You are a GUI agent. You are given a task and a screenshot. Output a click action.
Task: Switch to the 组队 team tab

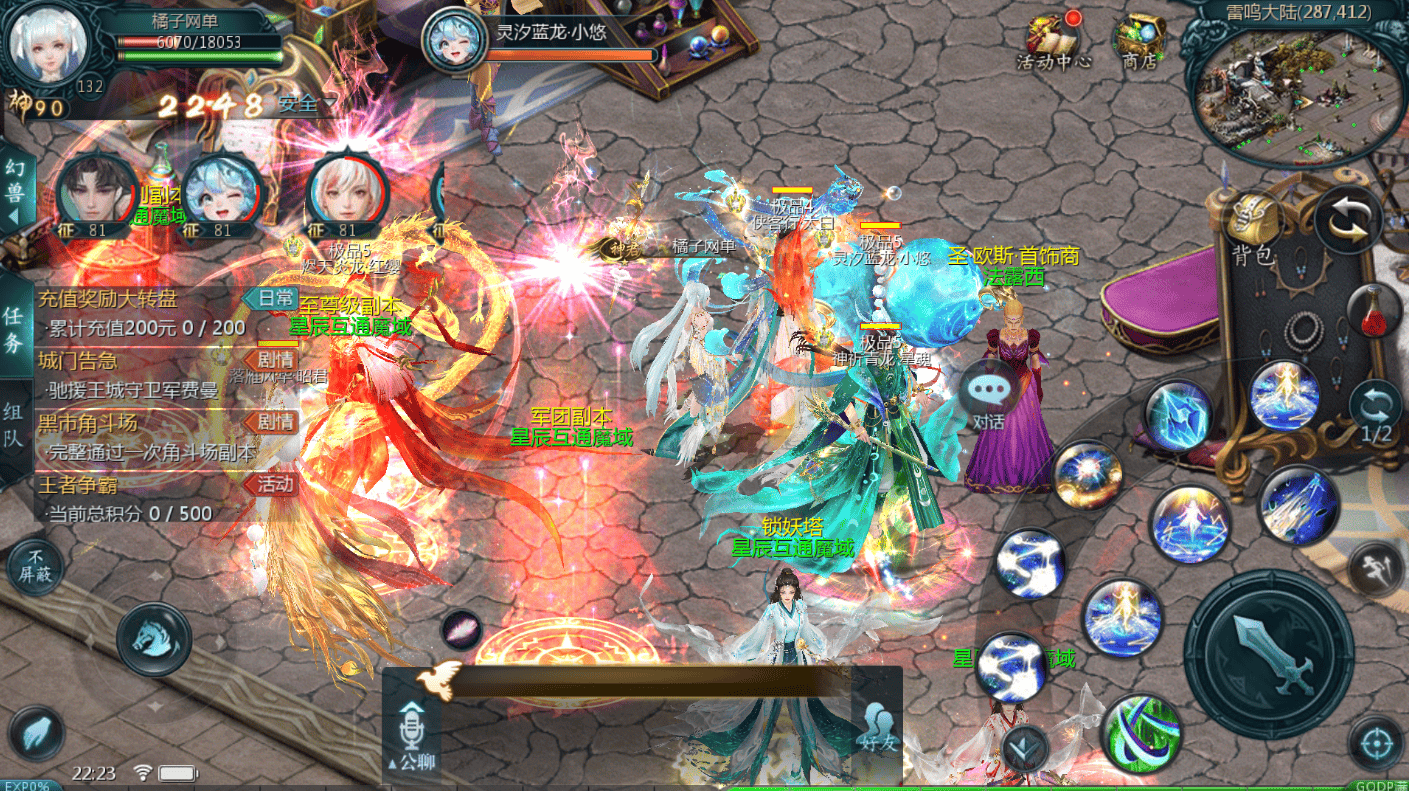[x=14, y=425]
